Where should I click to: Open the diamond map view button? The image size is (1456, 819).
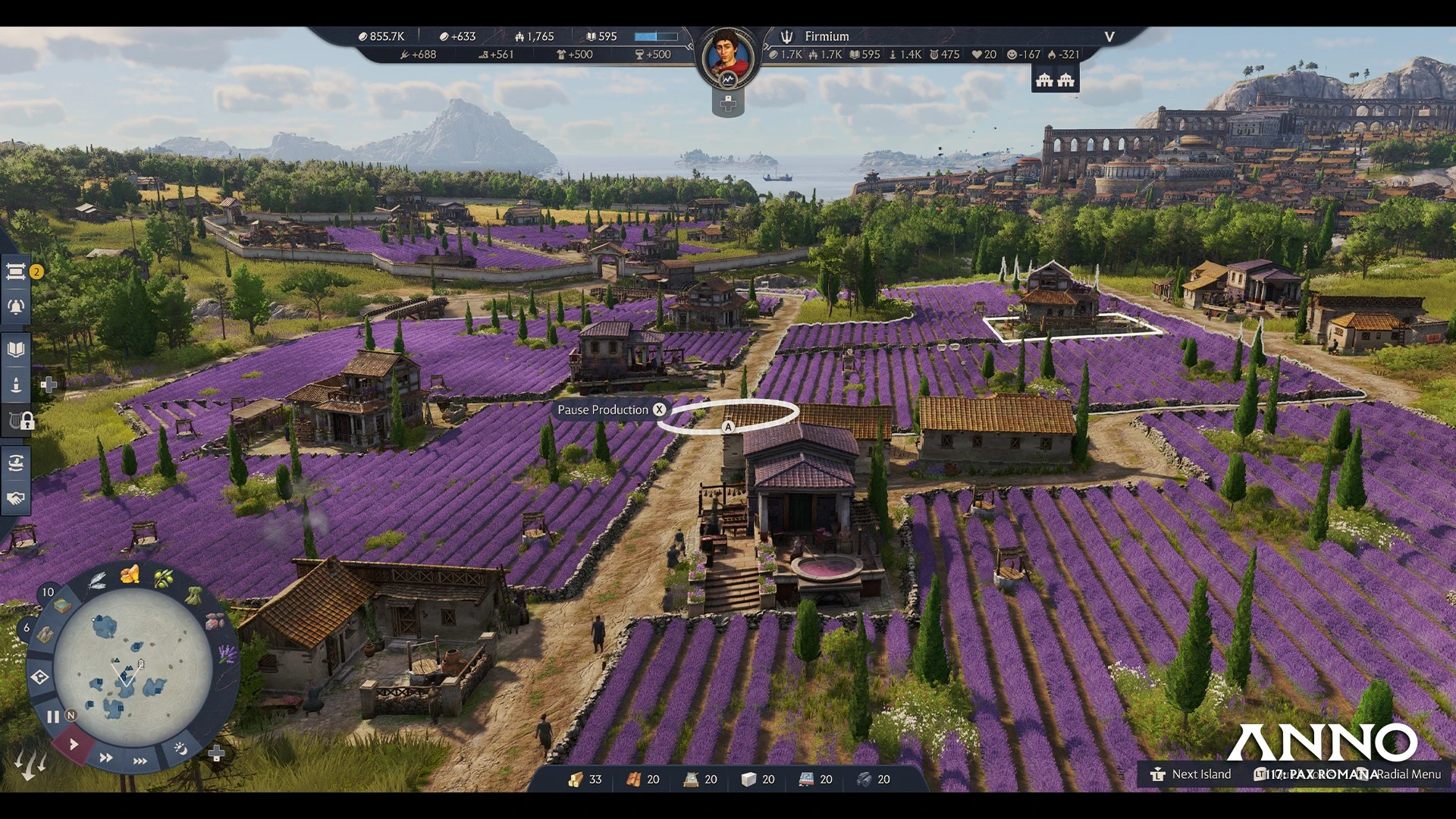point(40,676)
